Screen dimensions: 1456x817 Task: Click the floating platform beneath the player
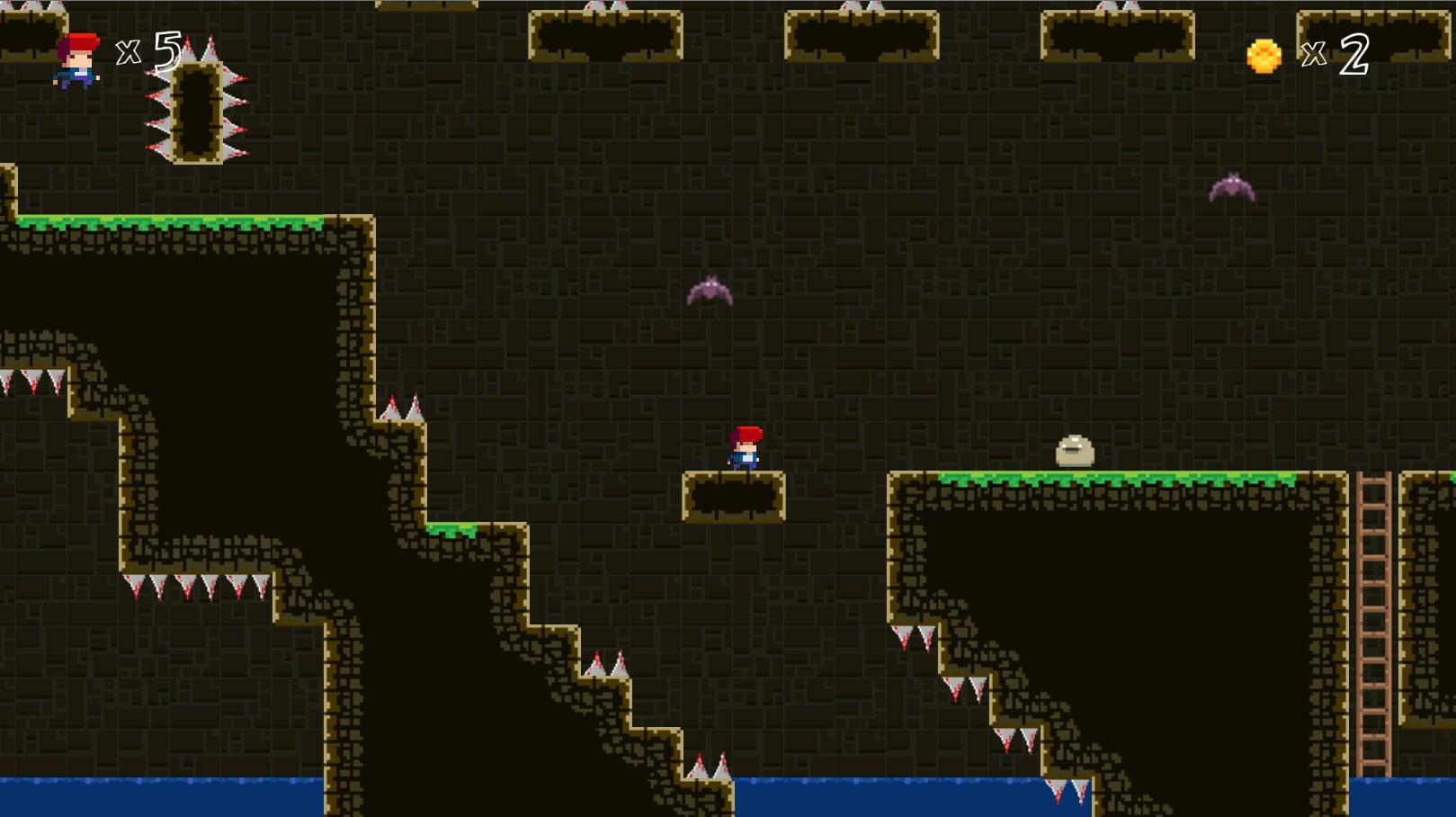coord(736,495)
